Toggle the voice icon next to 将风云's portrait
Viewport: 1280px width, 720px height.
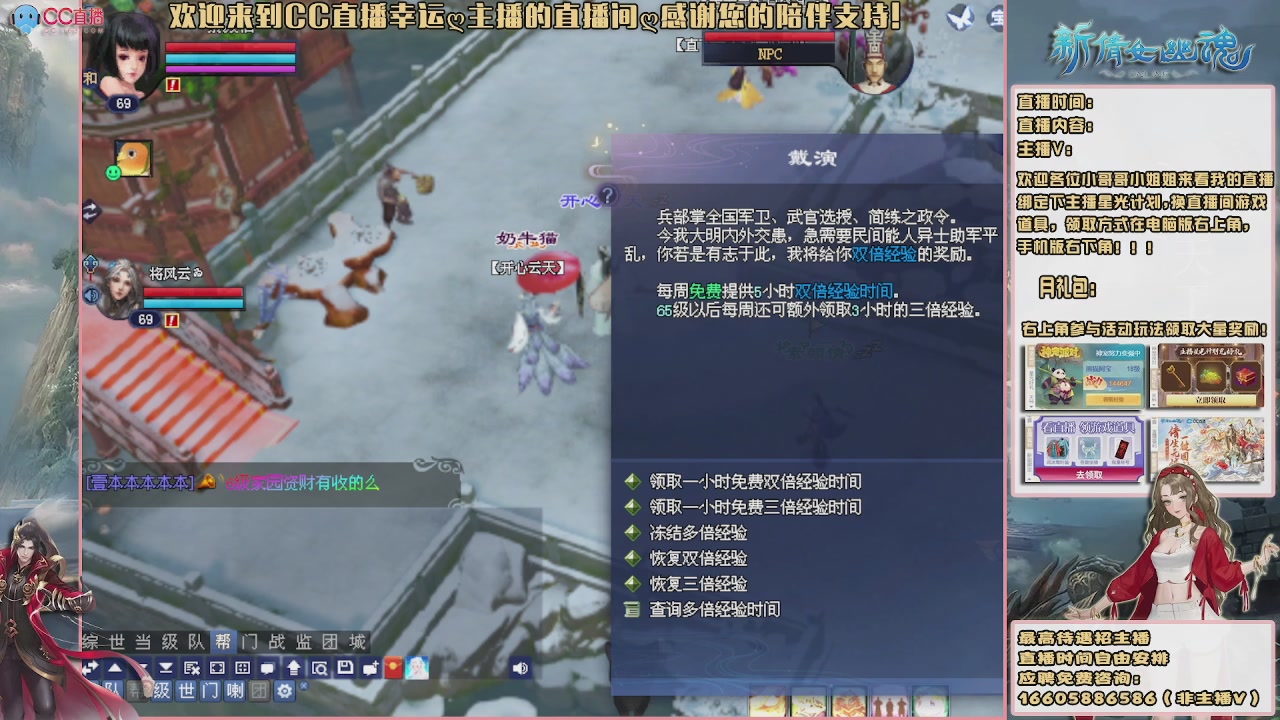click(x=92, y=295)
